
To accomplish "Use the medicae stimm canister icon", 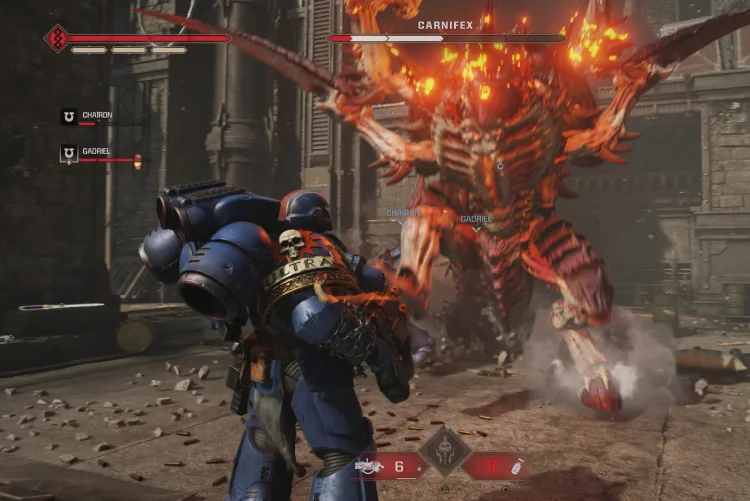I will click(518, 466).
